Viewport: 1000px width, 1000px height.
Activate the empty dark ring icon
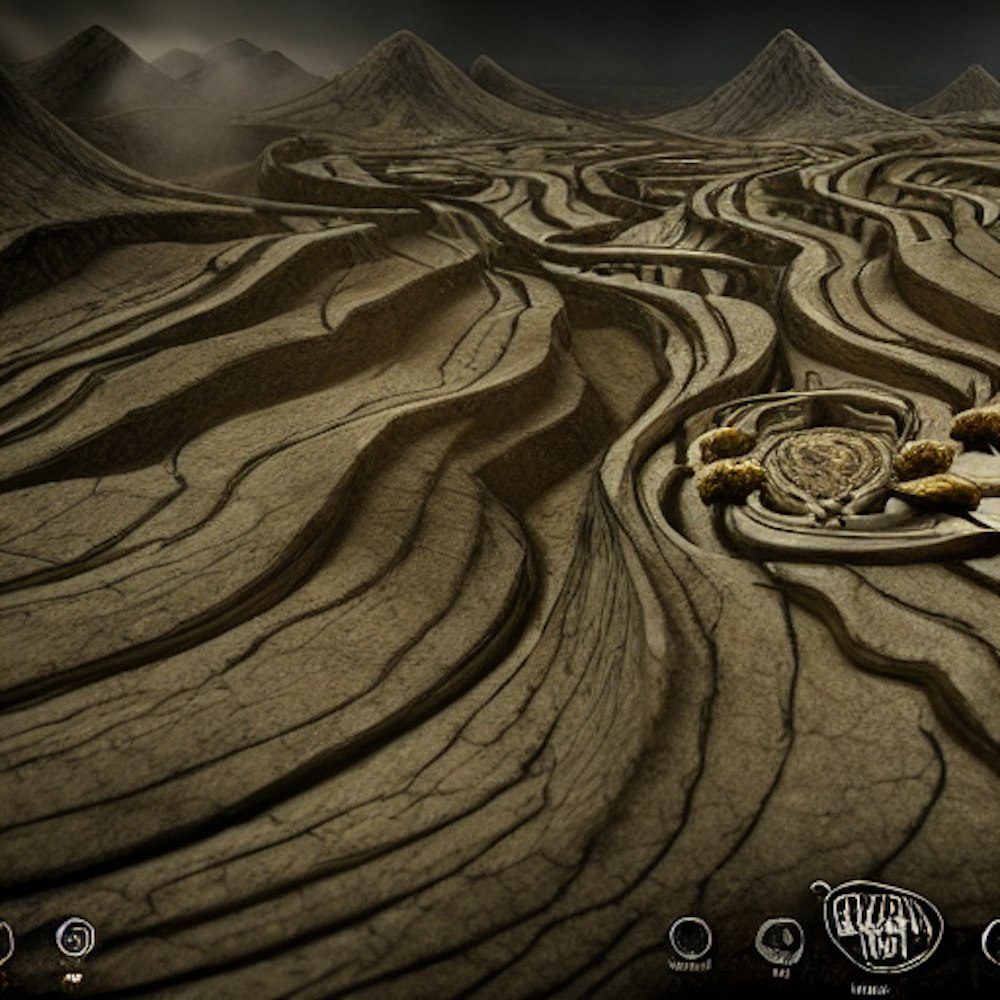tap(690, 938)
